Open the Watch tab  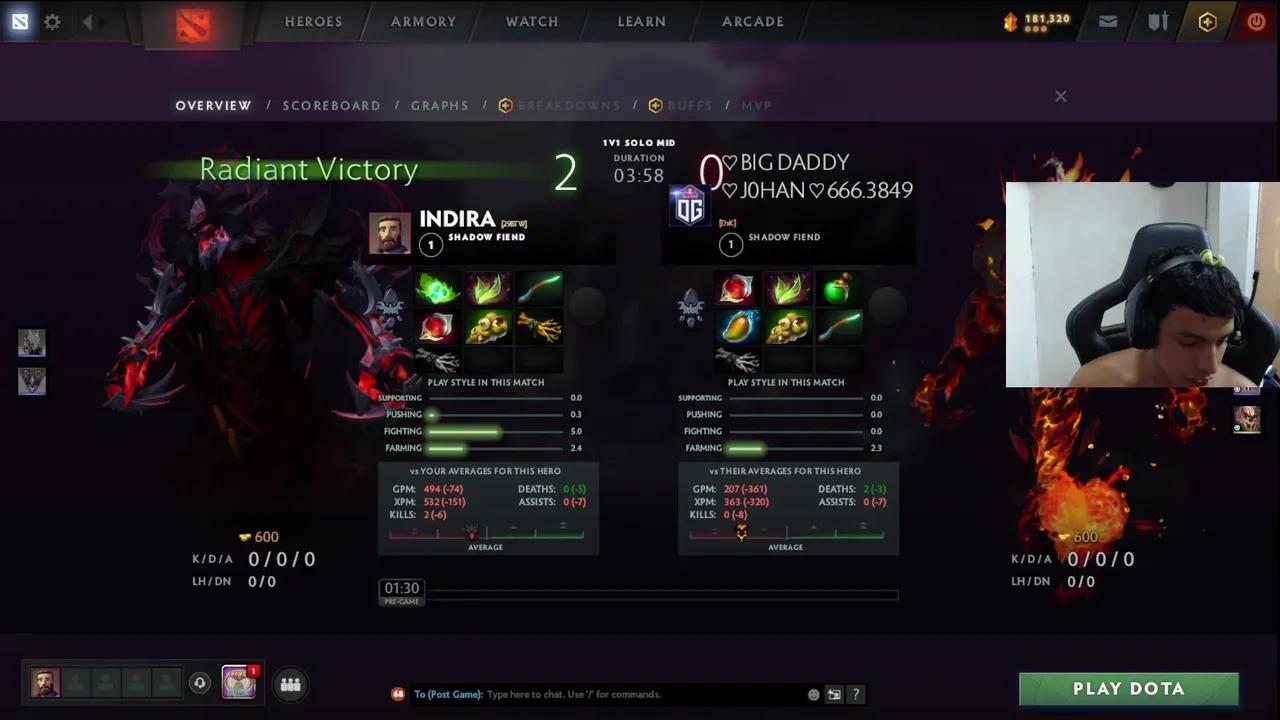tap(532, 21)
